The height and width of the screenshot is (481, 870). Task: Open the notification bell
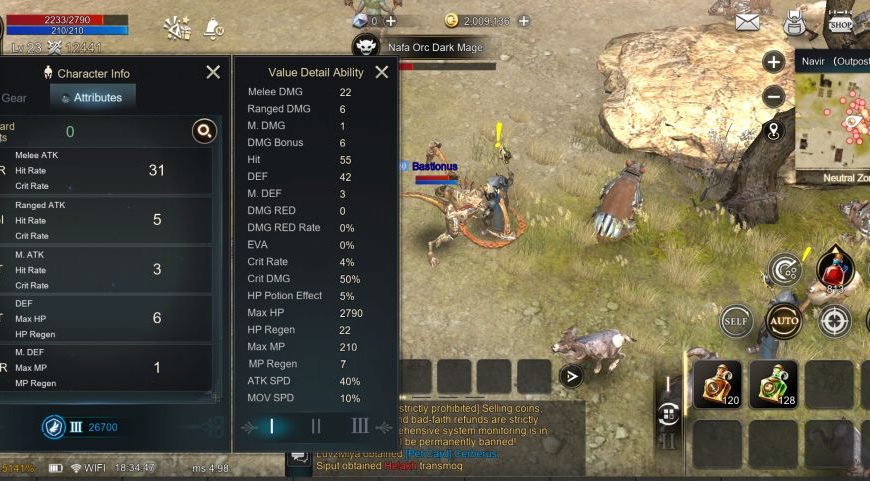coord(213,27)
